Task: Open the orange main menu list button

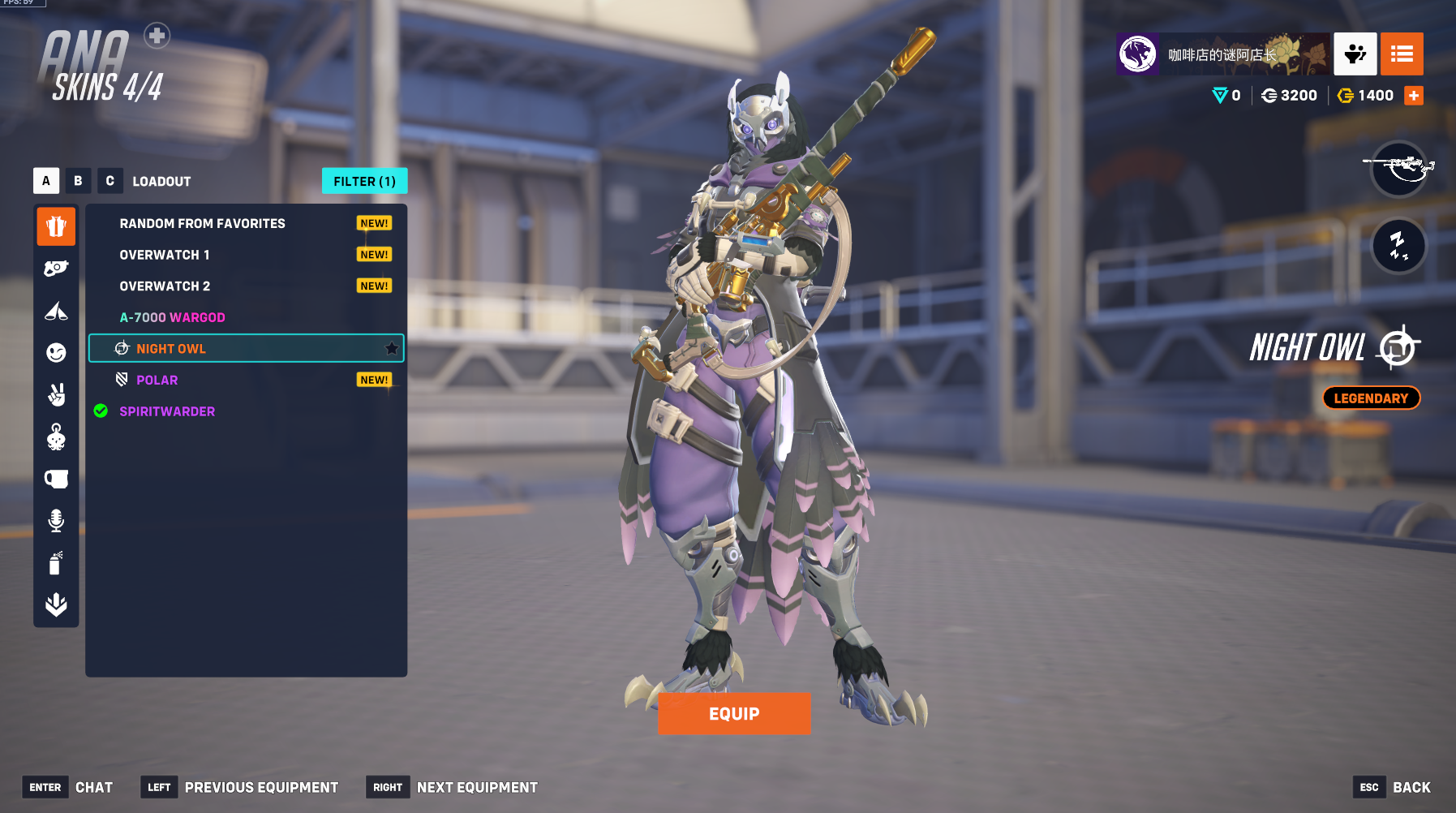Action: tap(1402, 54)
